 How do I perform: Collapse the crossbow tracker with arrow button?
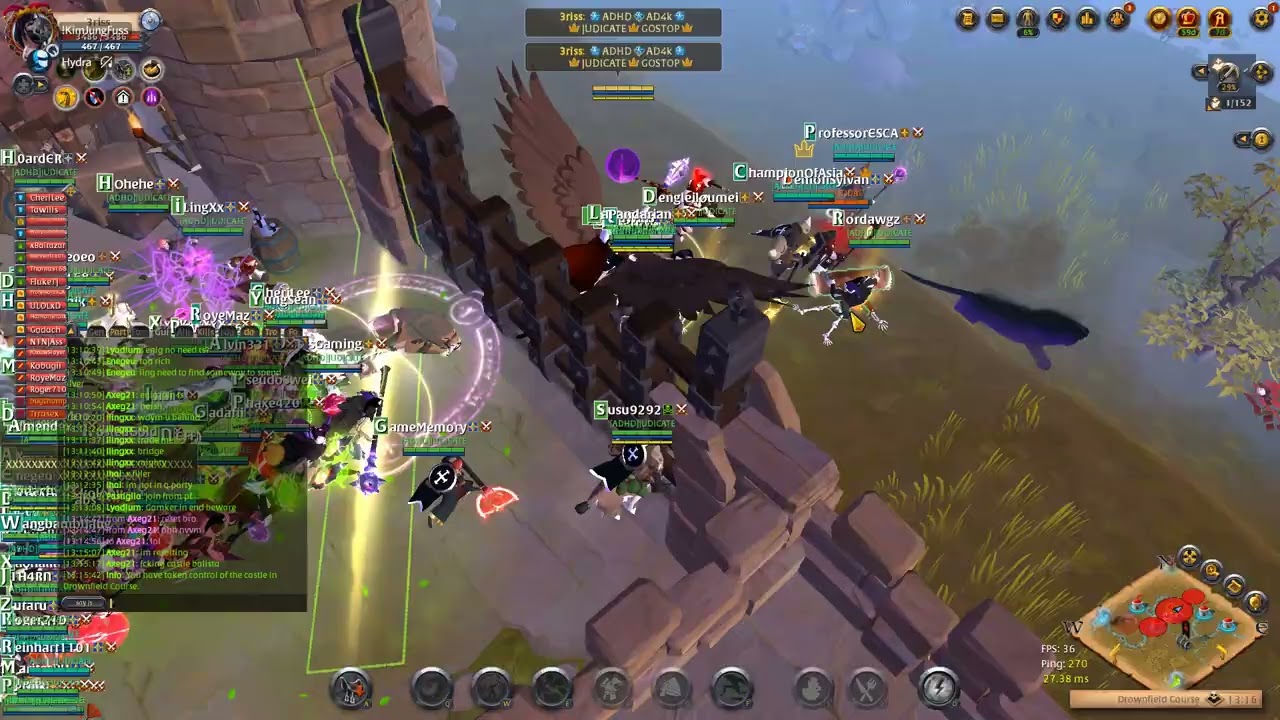[1200, 71]
